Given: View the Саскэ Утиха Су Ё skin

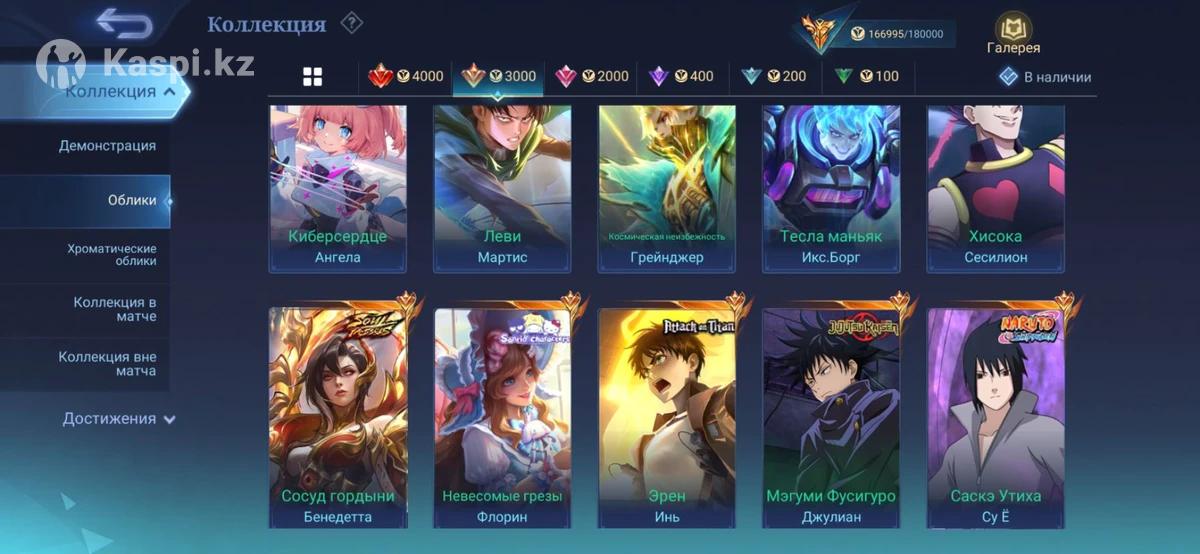Looking at the screenshot, I should [x=995, y=417].
